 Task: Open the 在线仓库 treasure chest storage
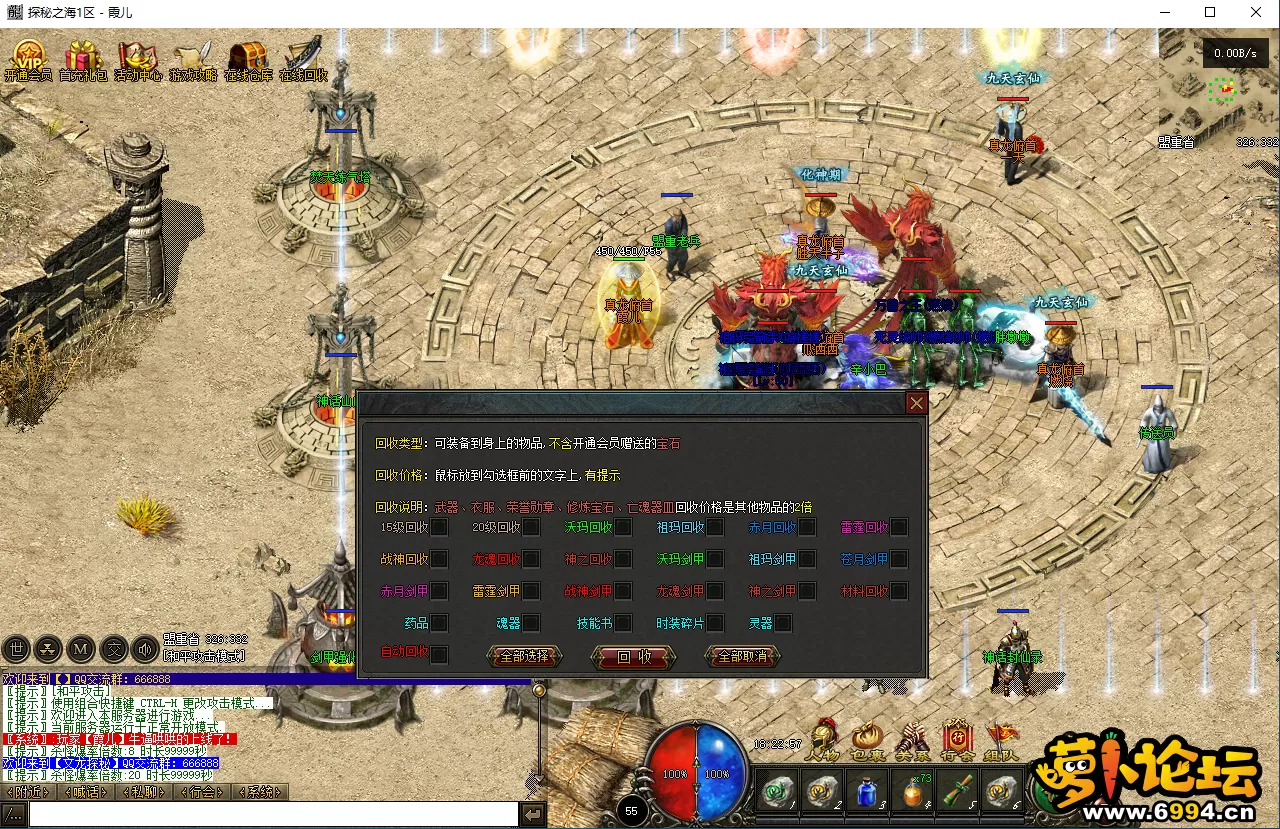pos(248,58)
